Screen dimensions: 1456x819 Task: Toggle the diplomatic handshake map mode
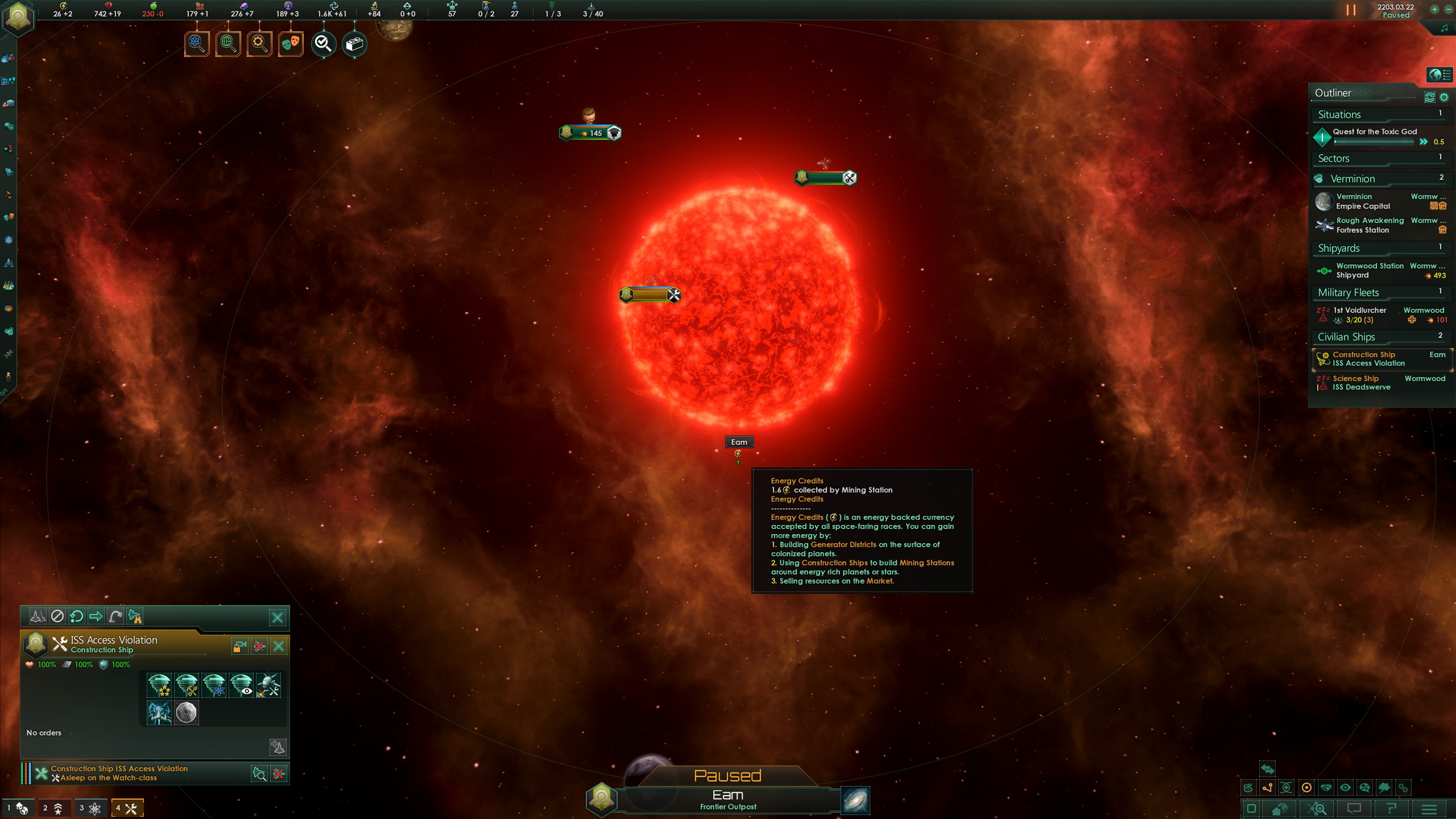(x=1325, y=788)
